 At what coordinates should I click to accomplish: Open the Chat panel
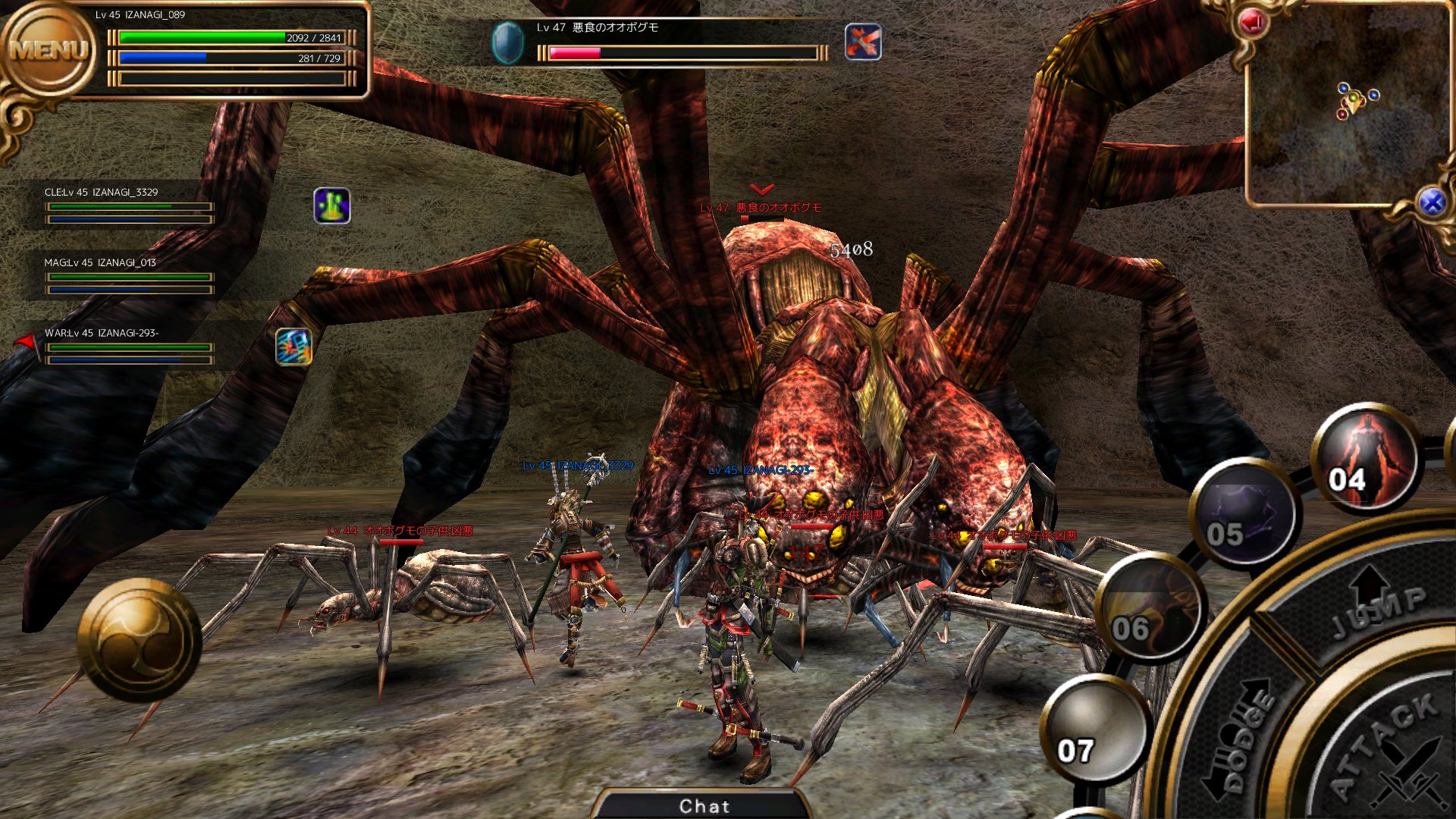coord(704,805)
